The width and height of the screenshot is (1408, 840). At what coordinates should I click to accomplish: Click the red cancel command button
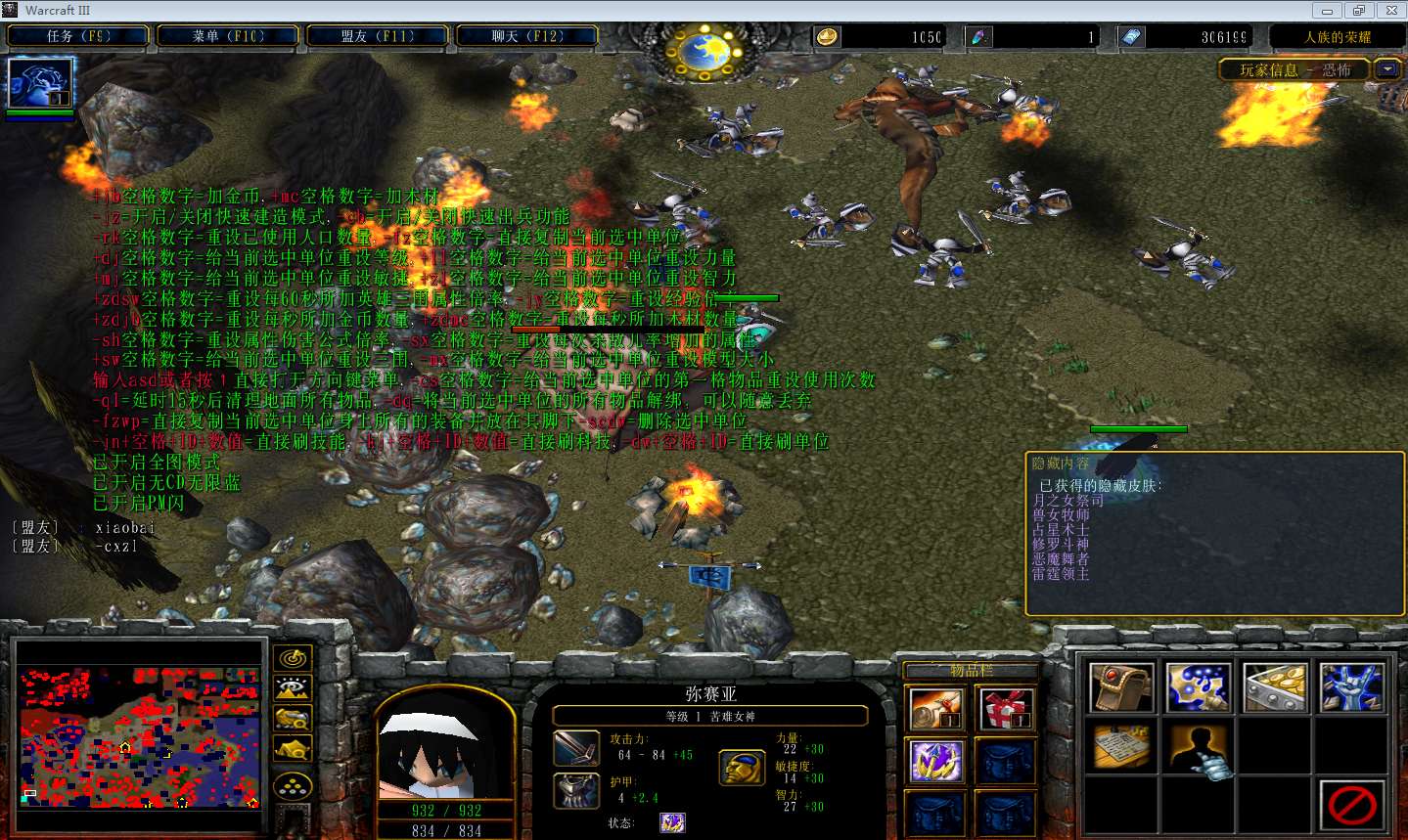[x=1352, y=807]
